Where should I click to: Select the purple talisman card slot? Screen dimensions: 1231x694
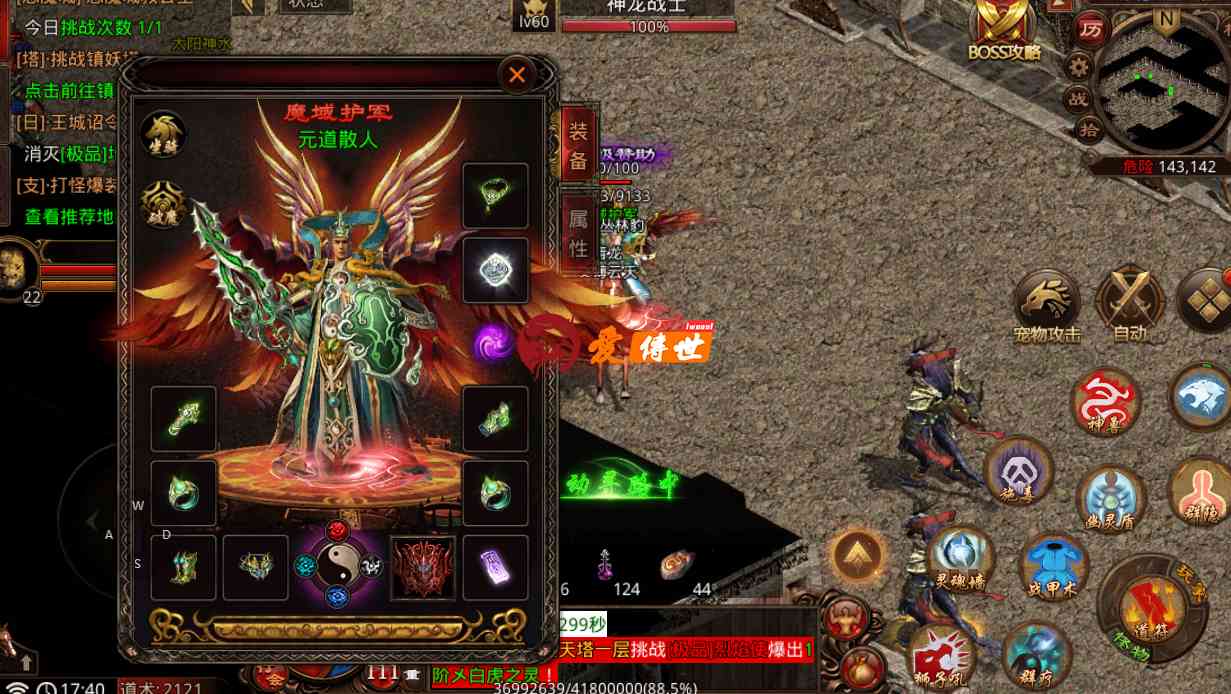(495, 567)
